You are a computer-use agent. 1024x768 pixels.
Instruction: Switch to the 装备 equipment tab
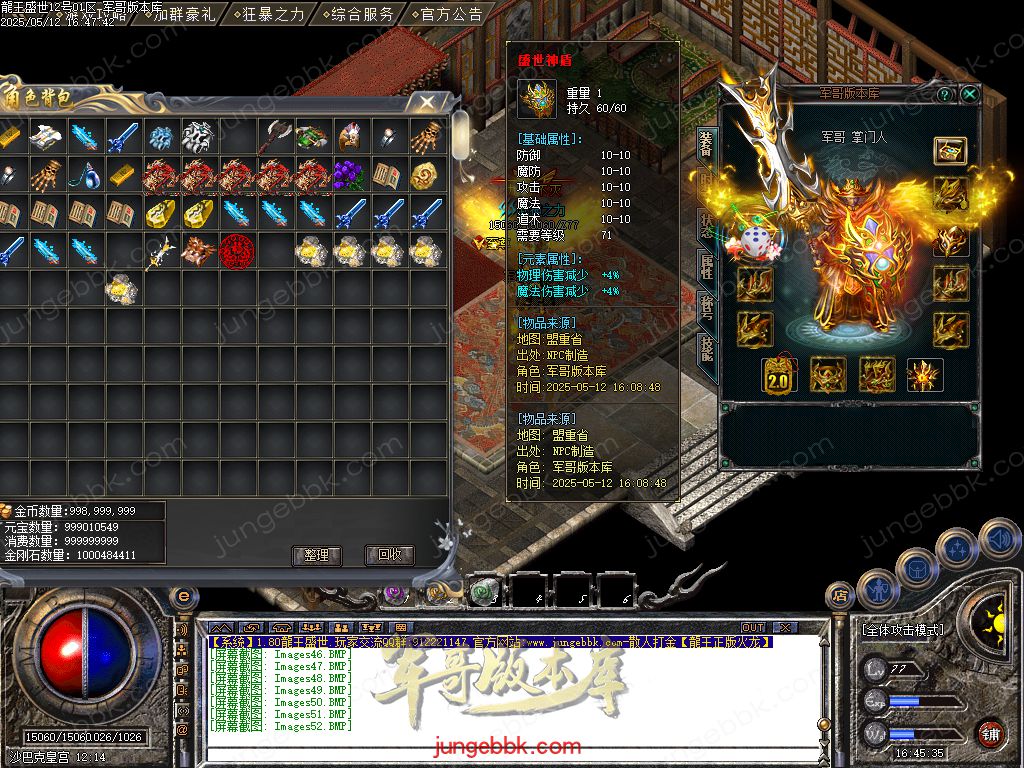[x=705, y=147]
